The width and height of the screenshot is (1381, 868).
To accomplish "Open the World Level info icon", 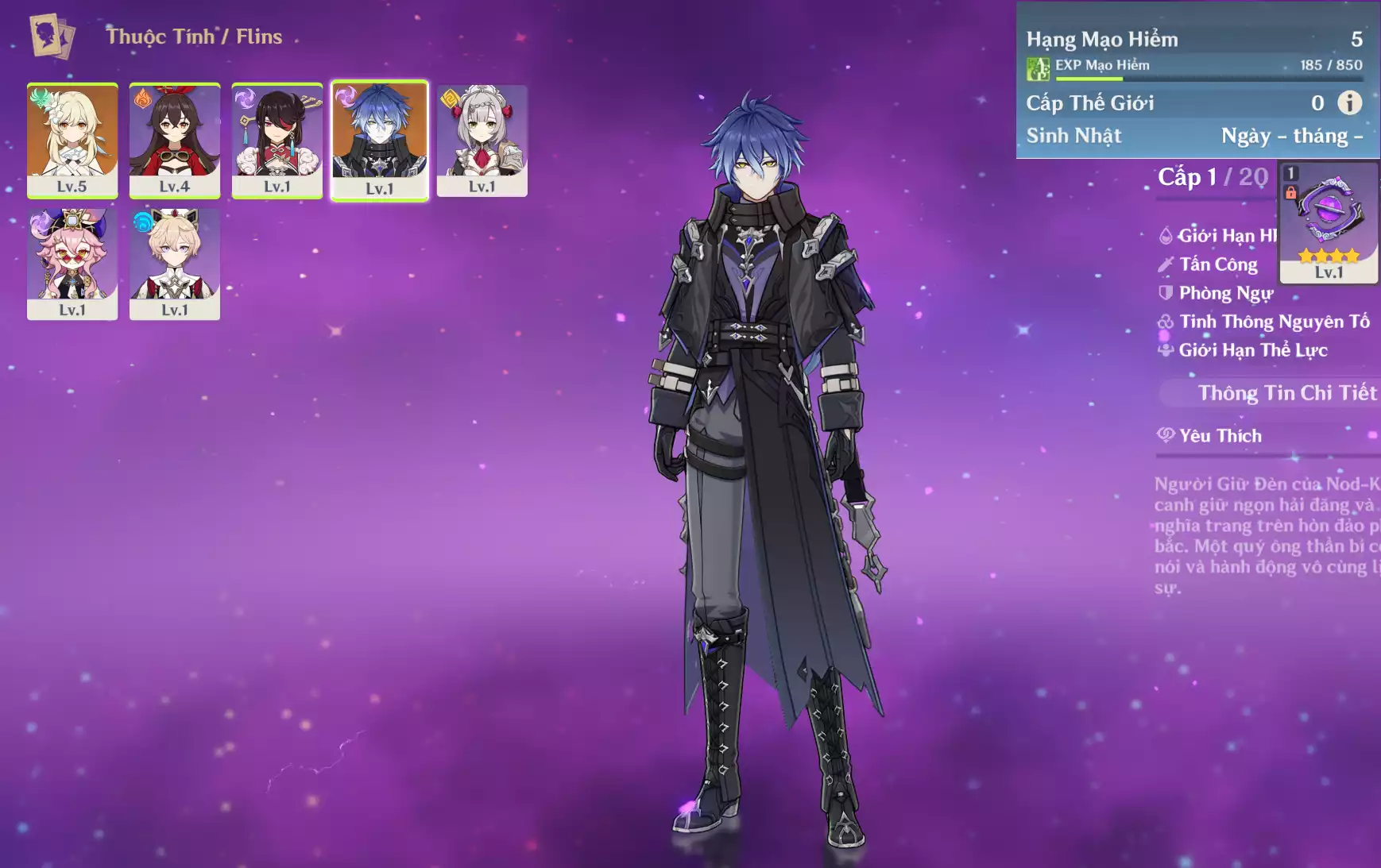I will click(x=1349, y=102).
